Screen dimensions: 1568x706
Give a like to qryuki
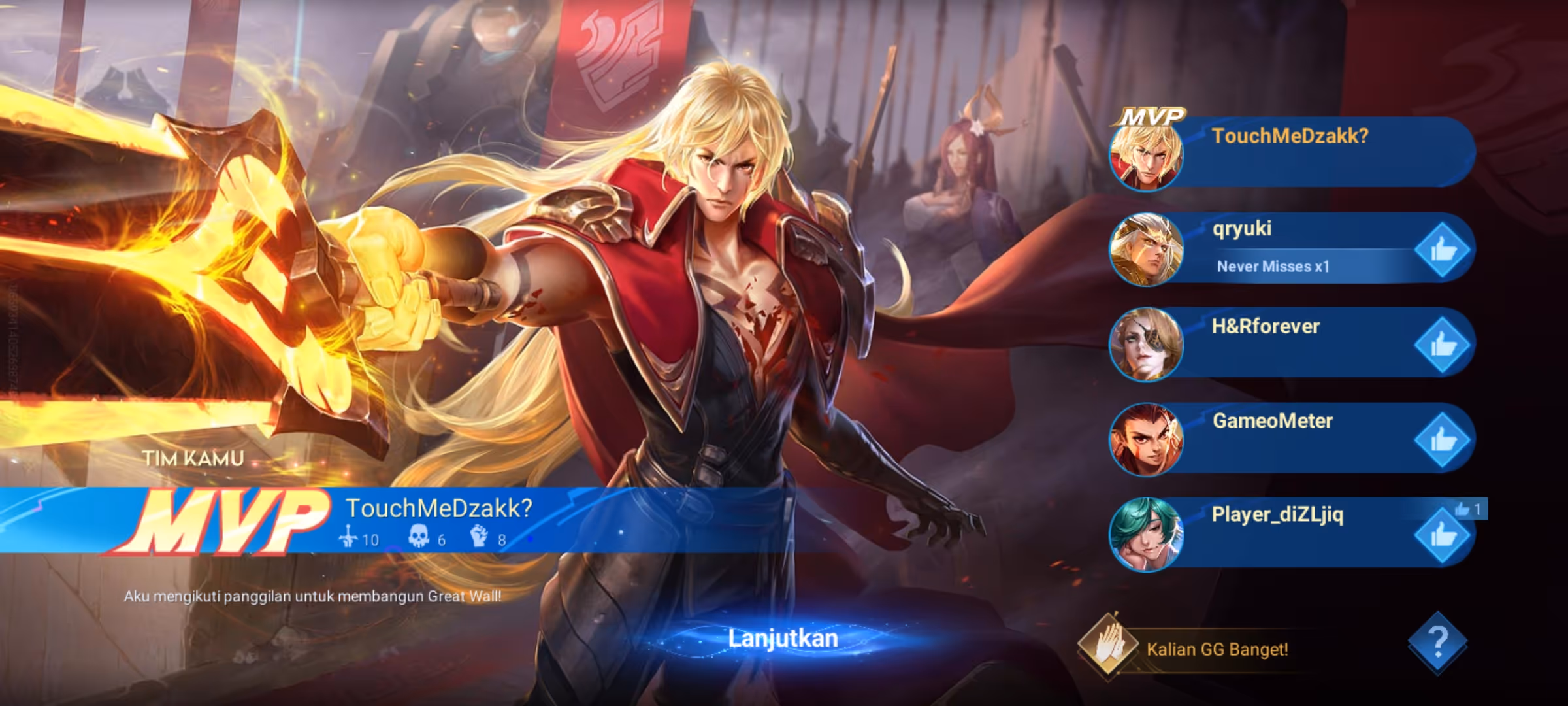click(1442, 250)
